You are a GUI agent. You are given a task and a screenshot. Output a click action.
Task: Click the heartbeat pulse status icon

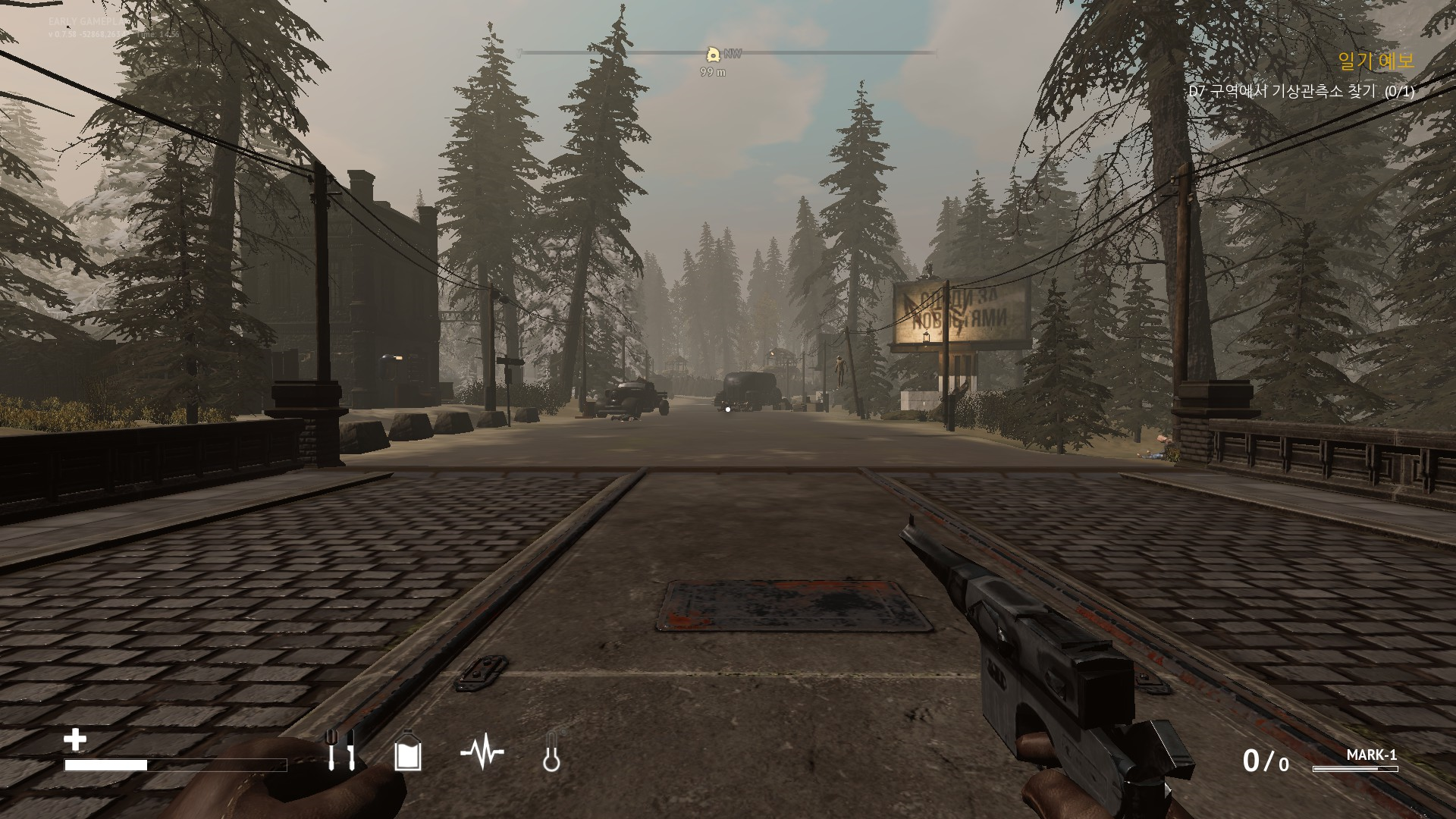click(x=482, y=752)
